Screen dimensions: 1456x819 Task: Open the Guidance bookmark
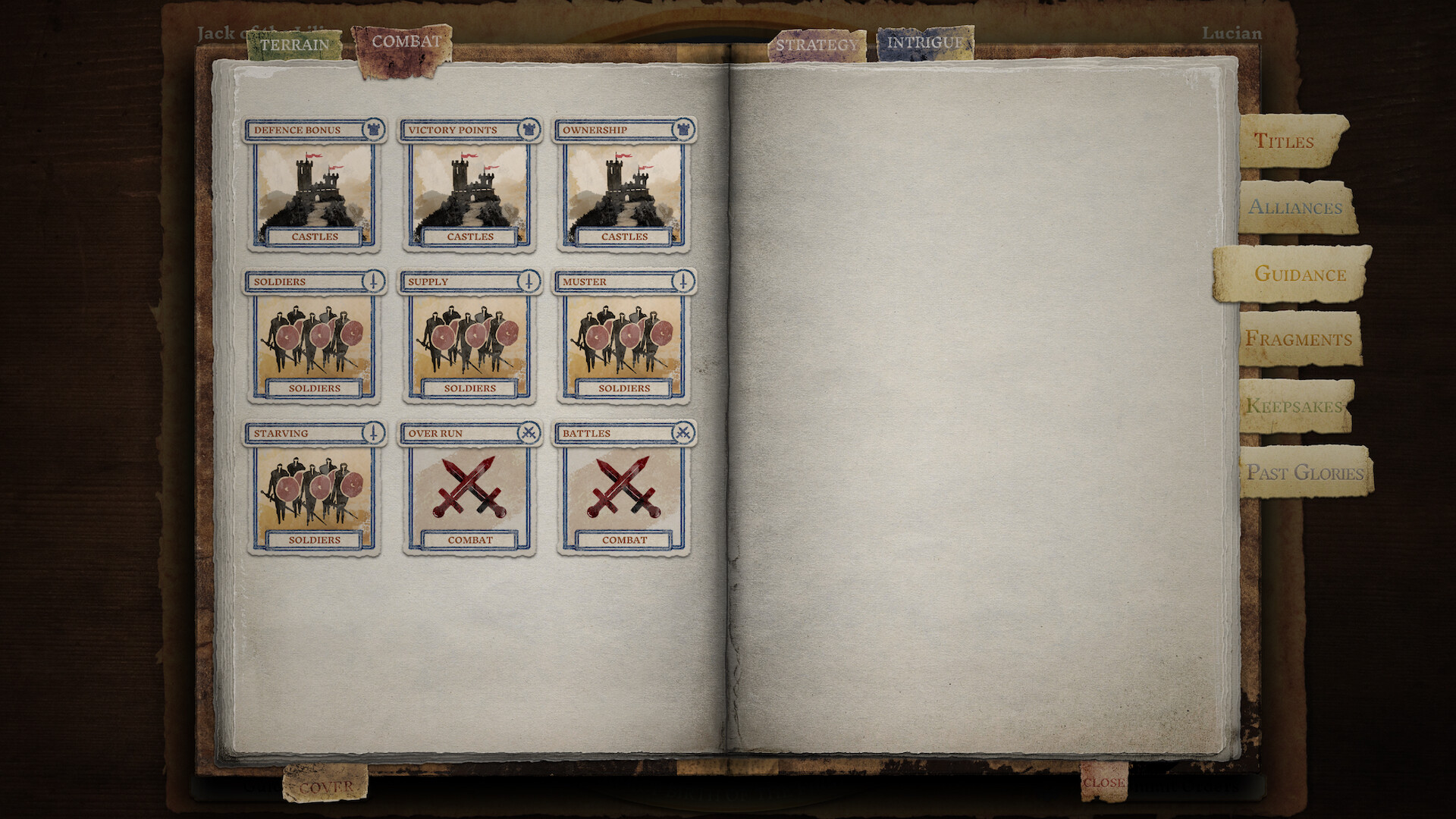click(1303, 275)
